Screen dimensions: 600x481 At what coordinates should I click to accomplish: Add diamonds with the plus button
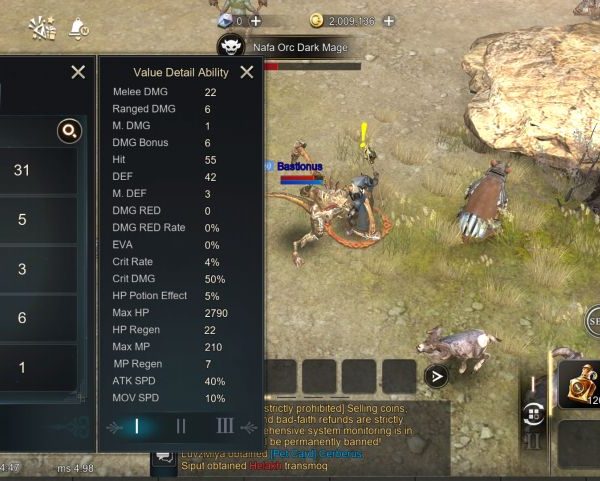point(256,20)
